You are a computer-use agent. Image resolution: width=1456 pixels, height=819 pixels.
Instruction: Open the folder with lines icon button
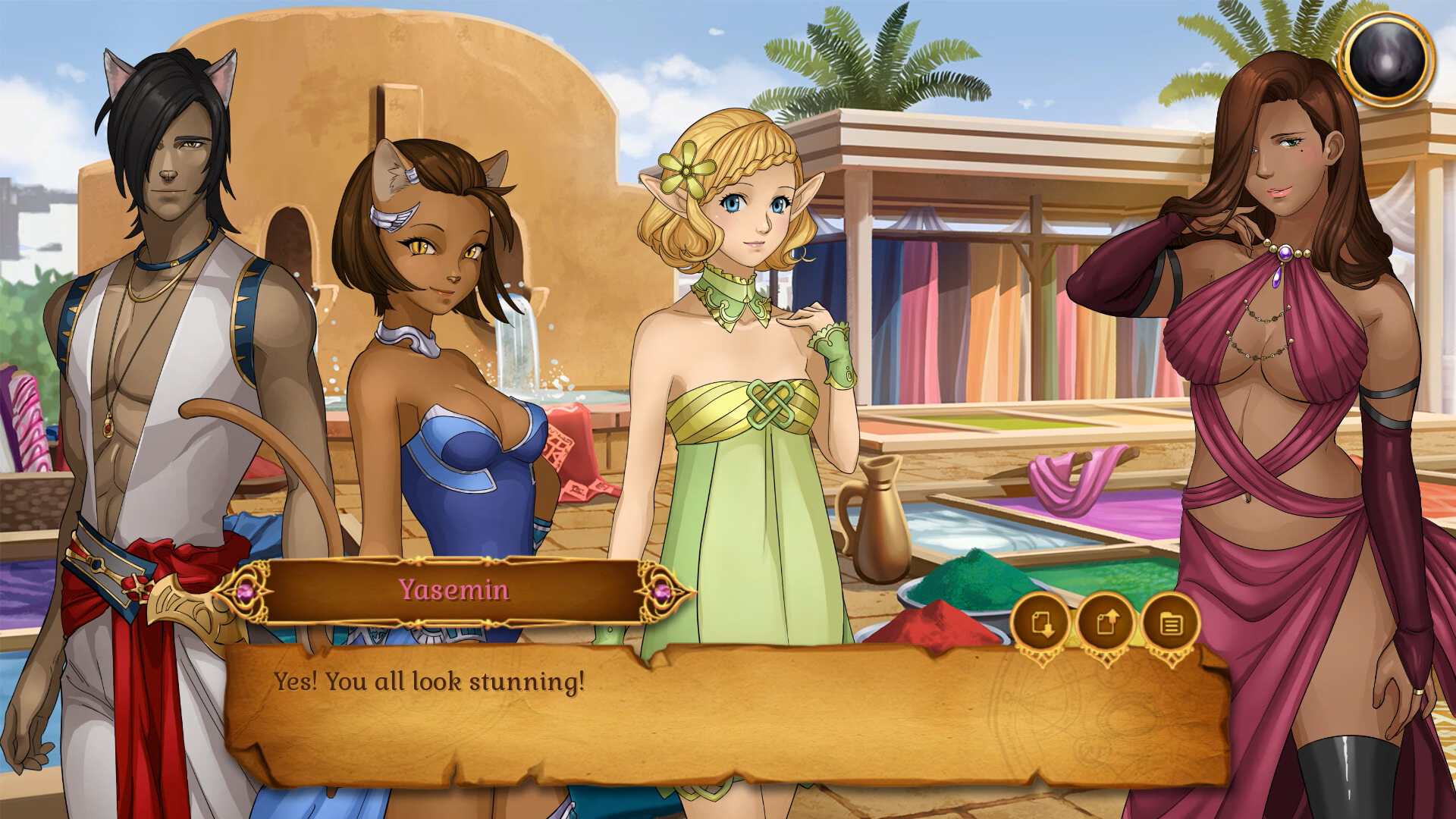click(1171, 623)
